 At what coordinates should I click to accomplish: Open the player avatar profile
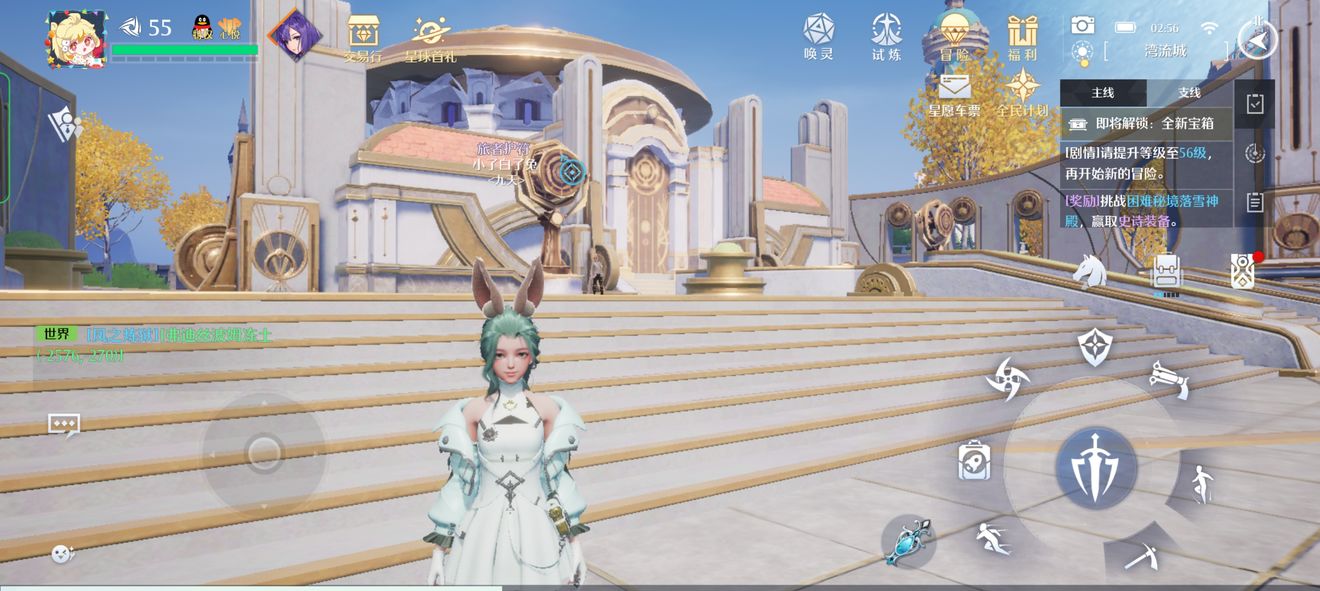pyautogui.click(x=76, y=39)
